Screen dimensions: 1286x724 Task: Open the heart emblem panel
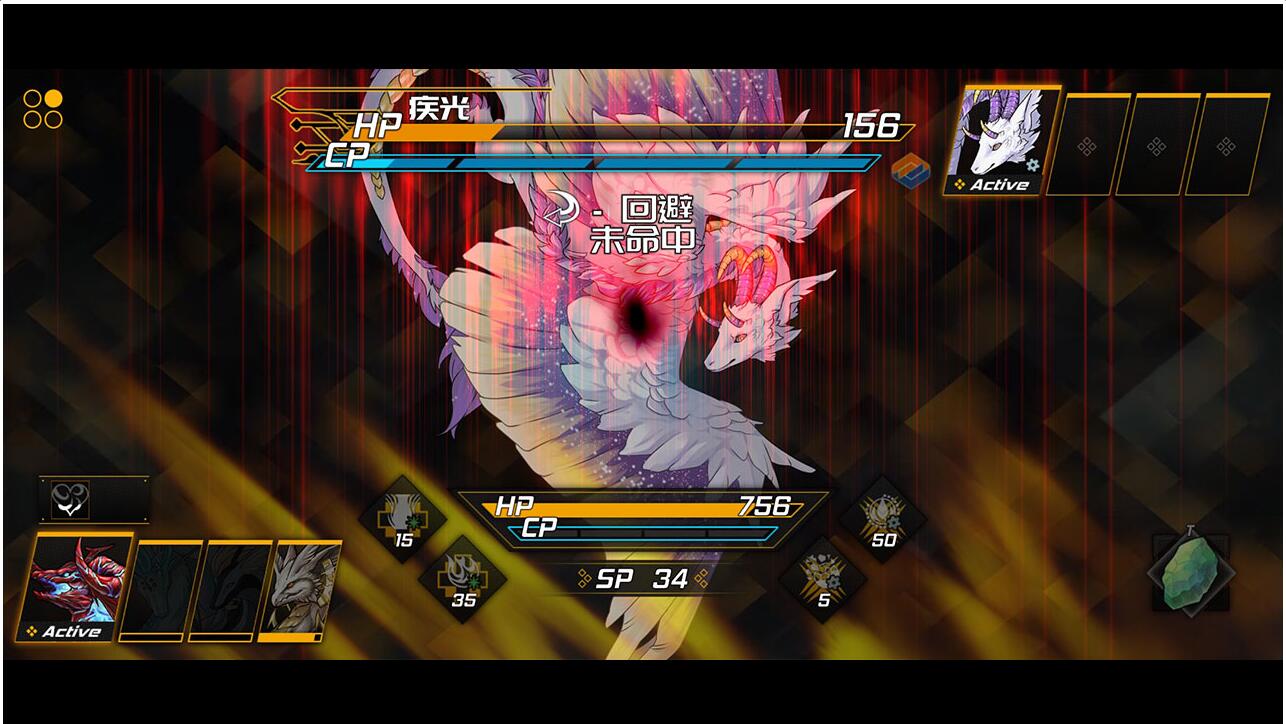point(70,500)
